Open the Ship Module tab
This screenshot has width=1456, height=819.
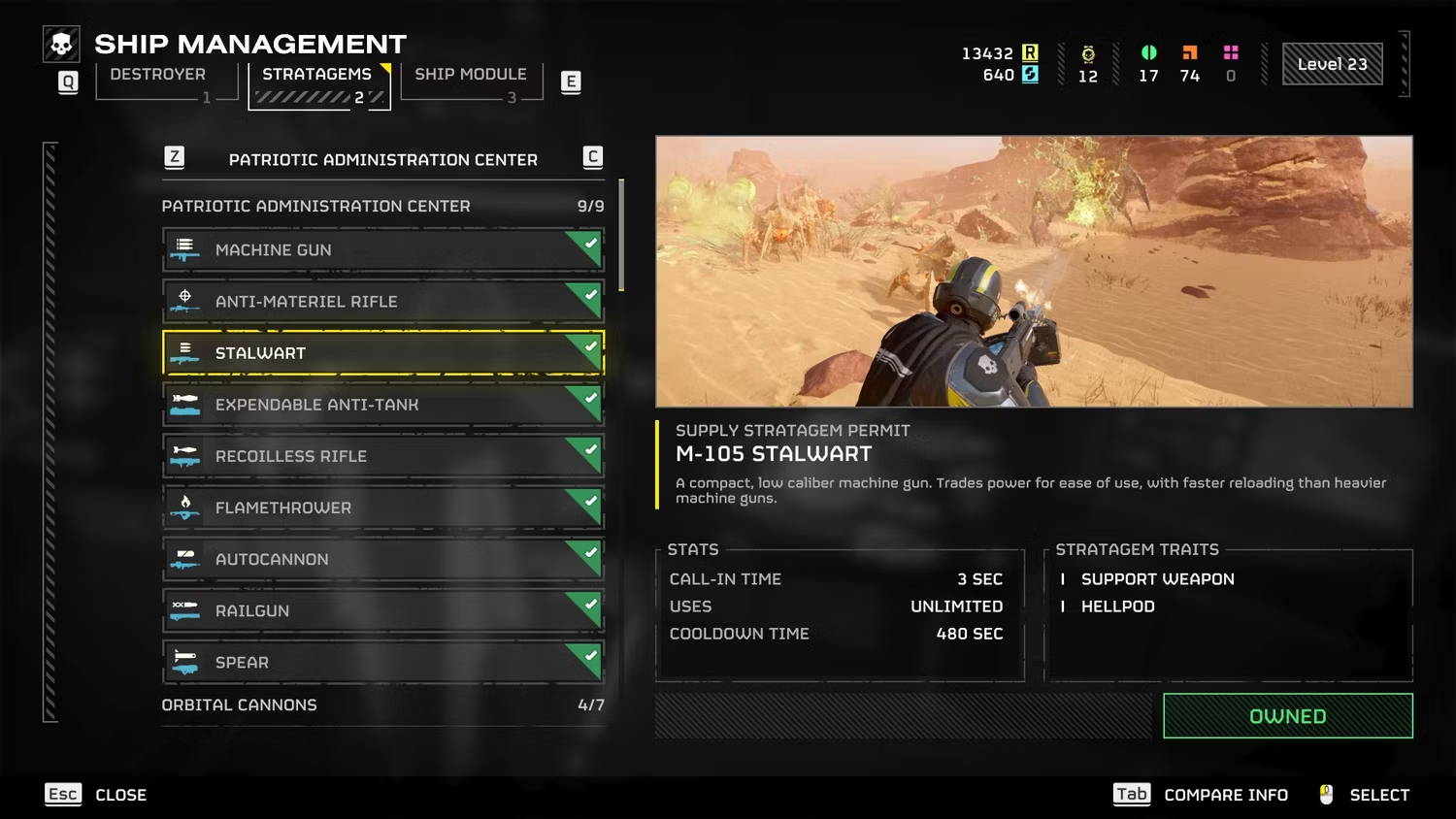pyautogui.click(x=471, y=76)
